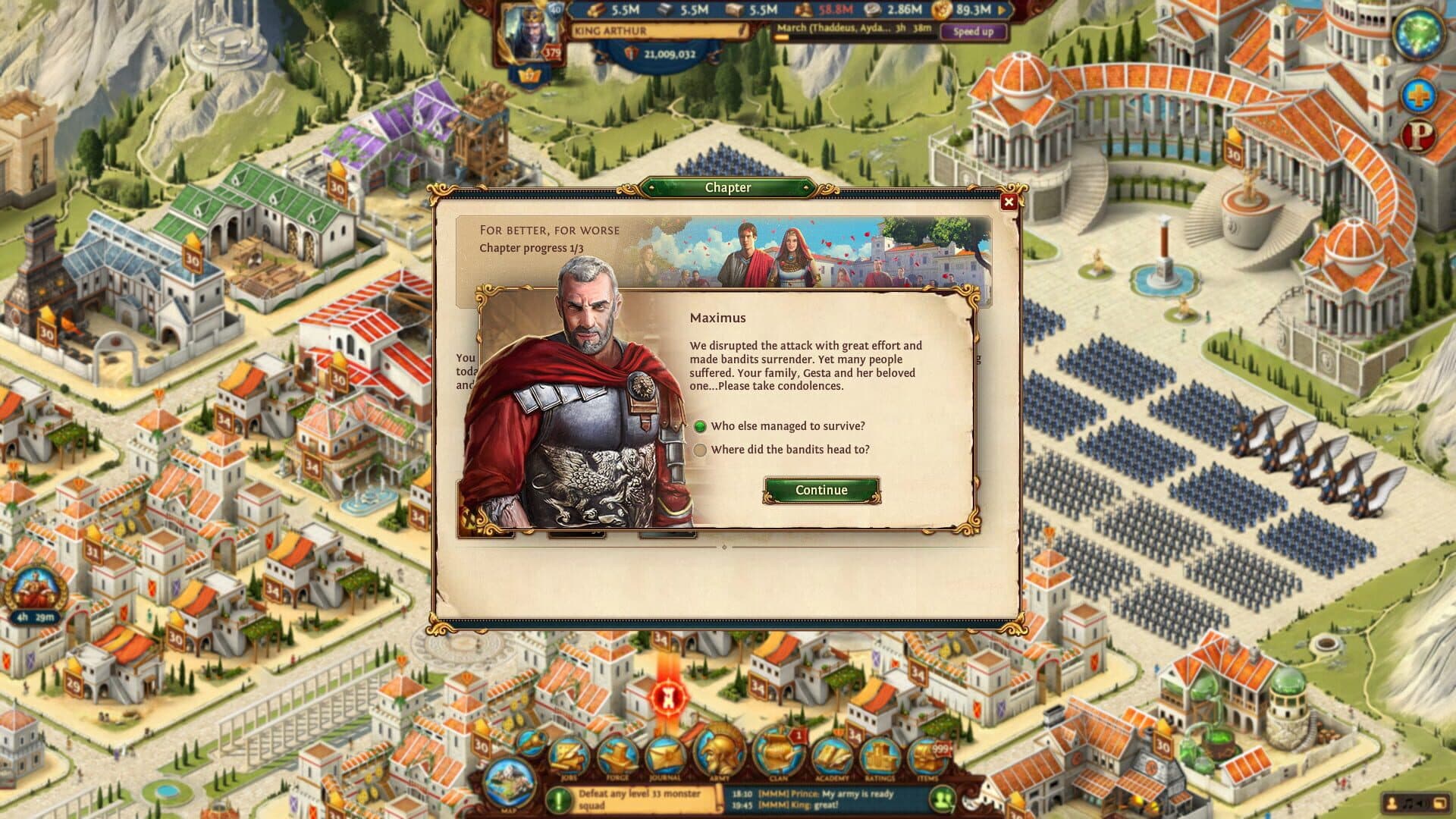Open the Clan menu
The image size is (1456, 819).
coord(778,755)
